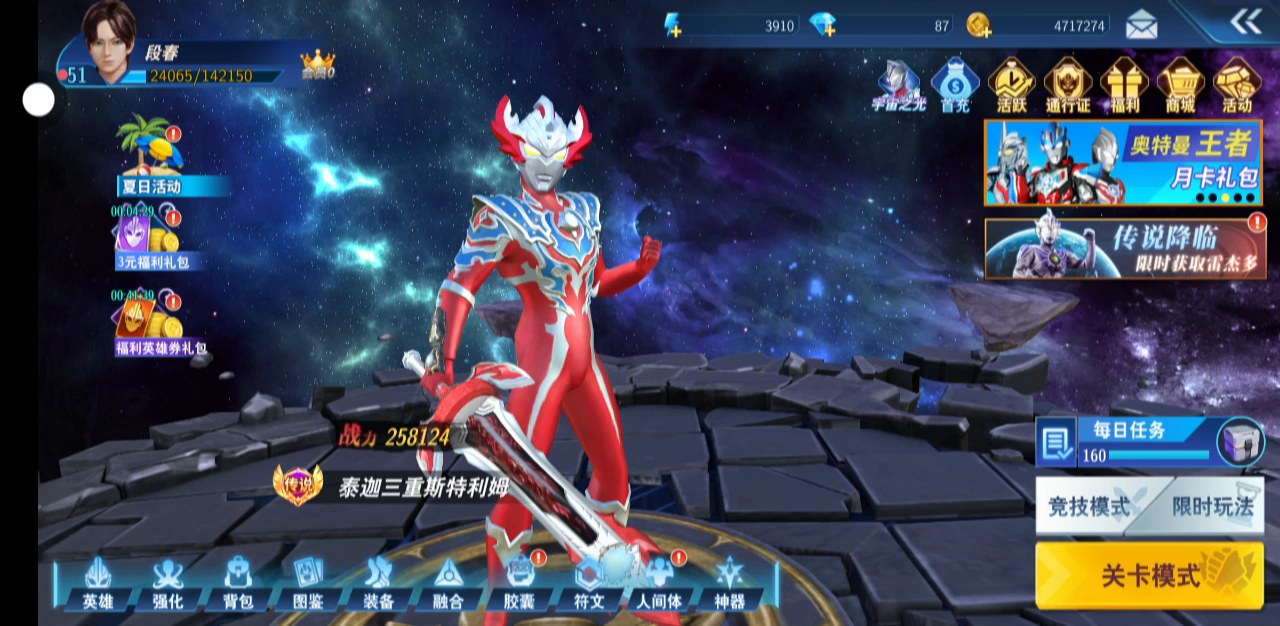Open the 传说降临 banner
1280x626 pixels.
tap(1124, 248)
